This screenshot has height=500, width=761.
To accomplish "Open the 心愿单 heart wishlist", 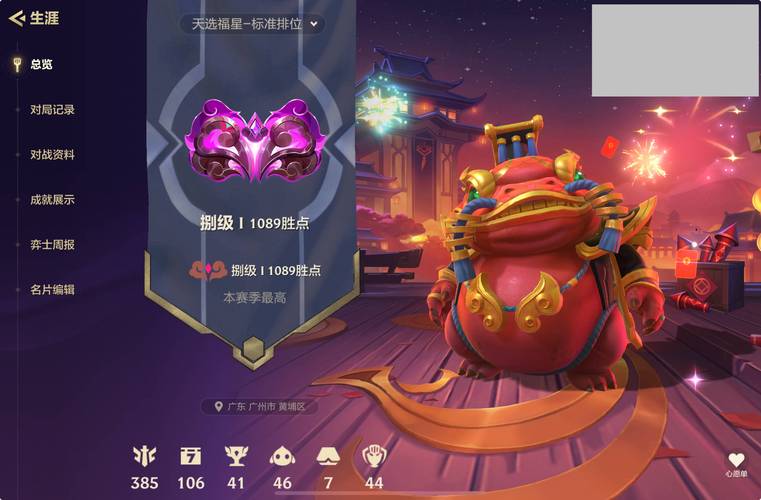I will click(736, 464).
